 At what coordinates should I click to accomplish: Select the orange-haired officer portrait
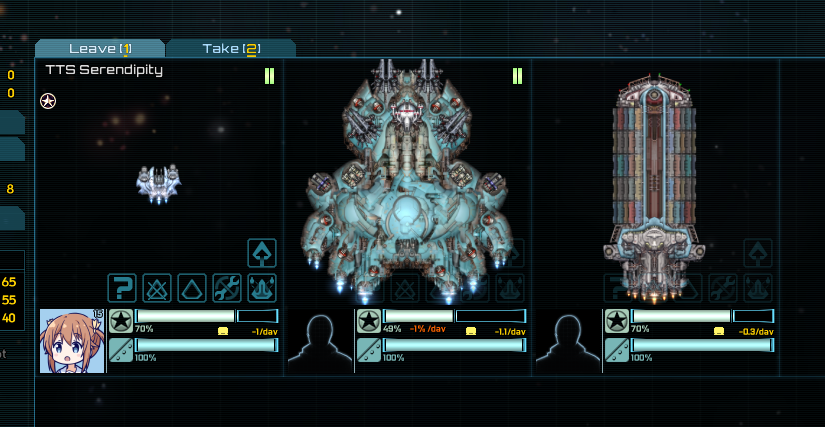(x=72, y=341)
